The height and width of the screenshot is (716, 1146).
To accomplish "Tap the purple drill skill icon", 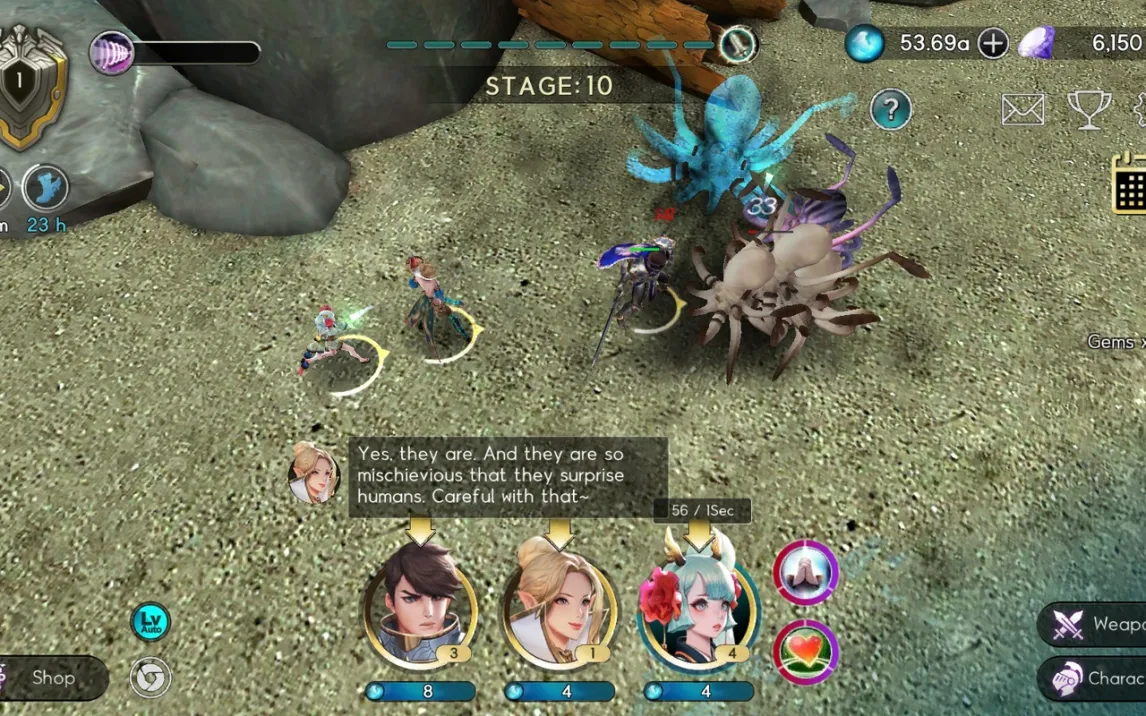I will (x=110, y=52).
